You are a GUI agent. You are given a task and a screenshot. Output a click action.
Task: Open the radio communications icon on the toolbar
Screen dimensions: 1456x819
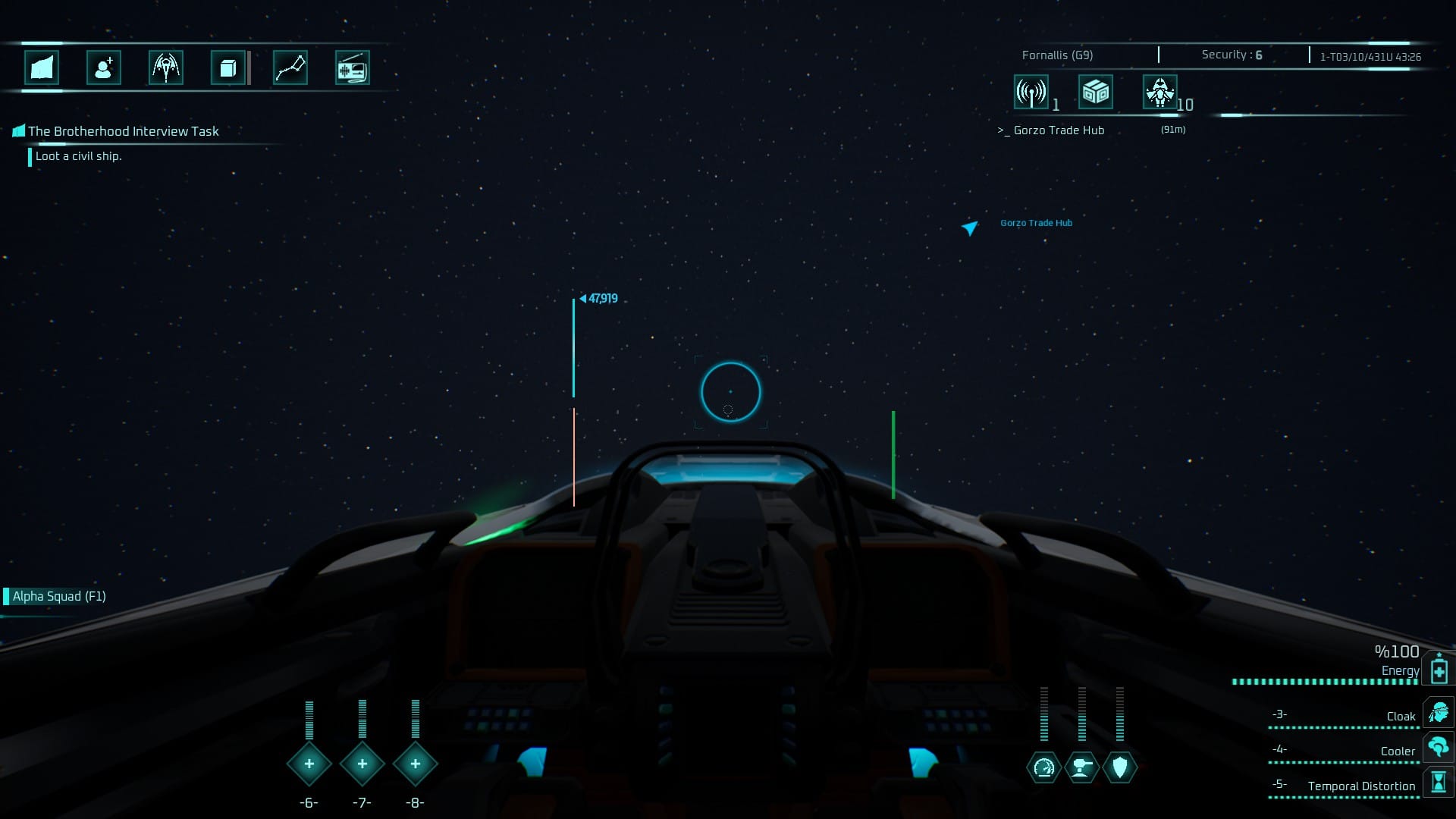pyautogui.click(x=353, y=67)
